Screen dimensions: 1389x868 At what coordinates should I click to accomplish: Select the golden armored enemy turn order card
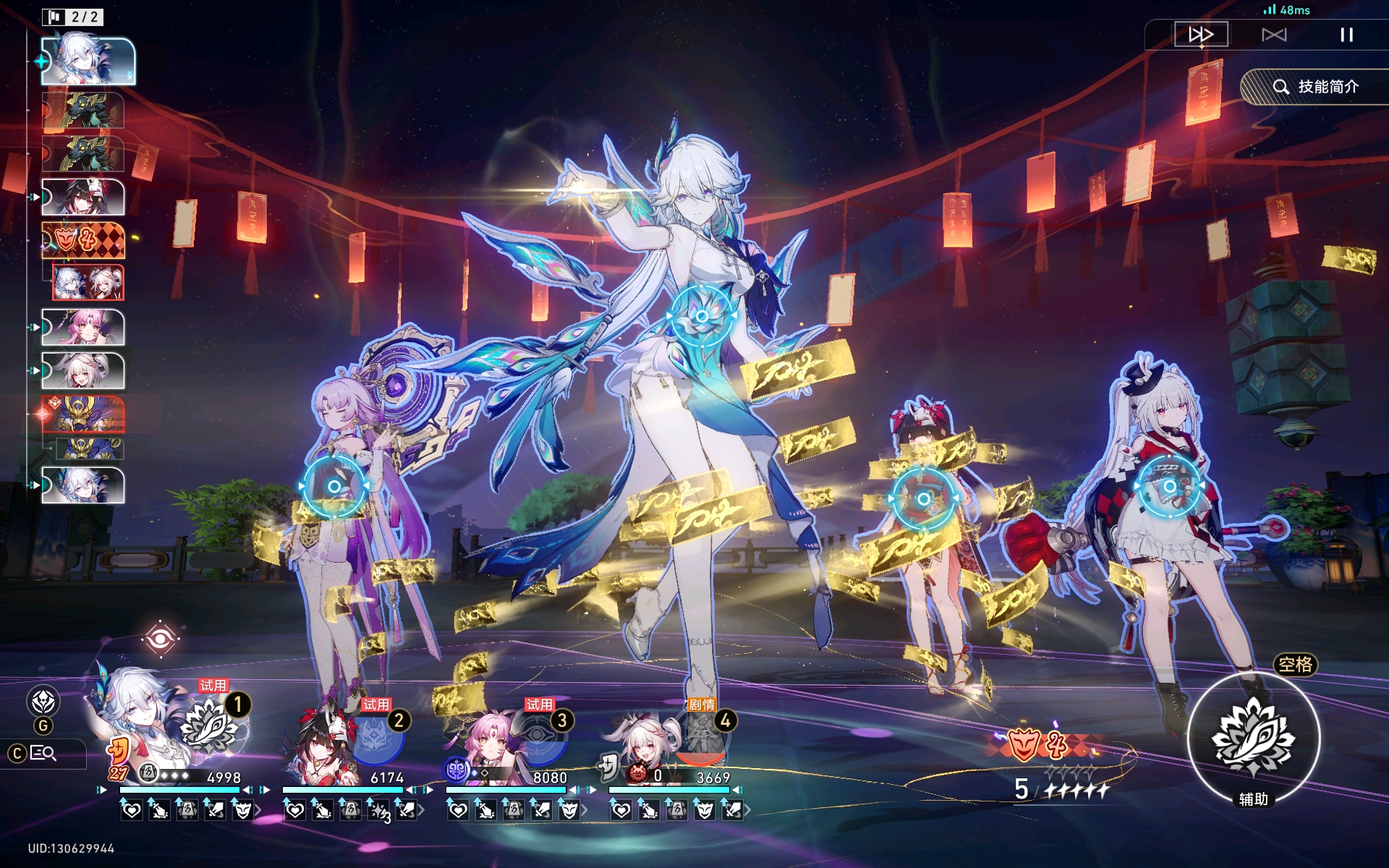(x=83, y=414)
